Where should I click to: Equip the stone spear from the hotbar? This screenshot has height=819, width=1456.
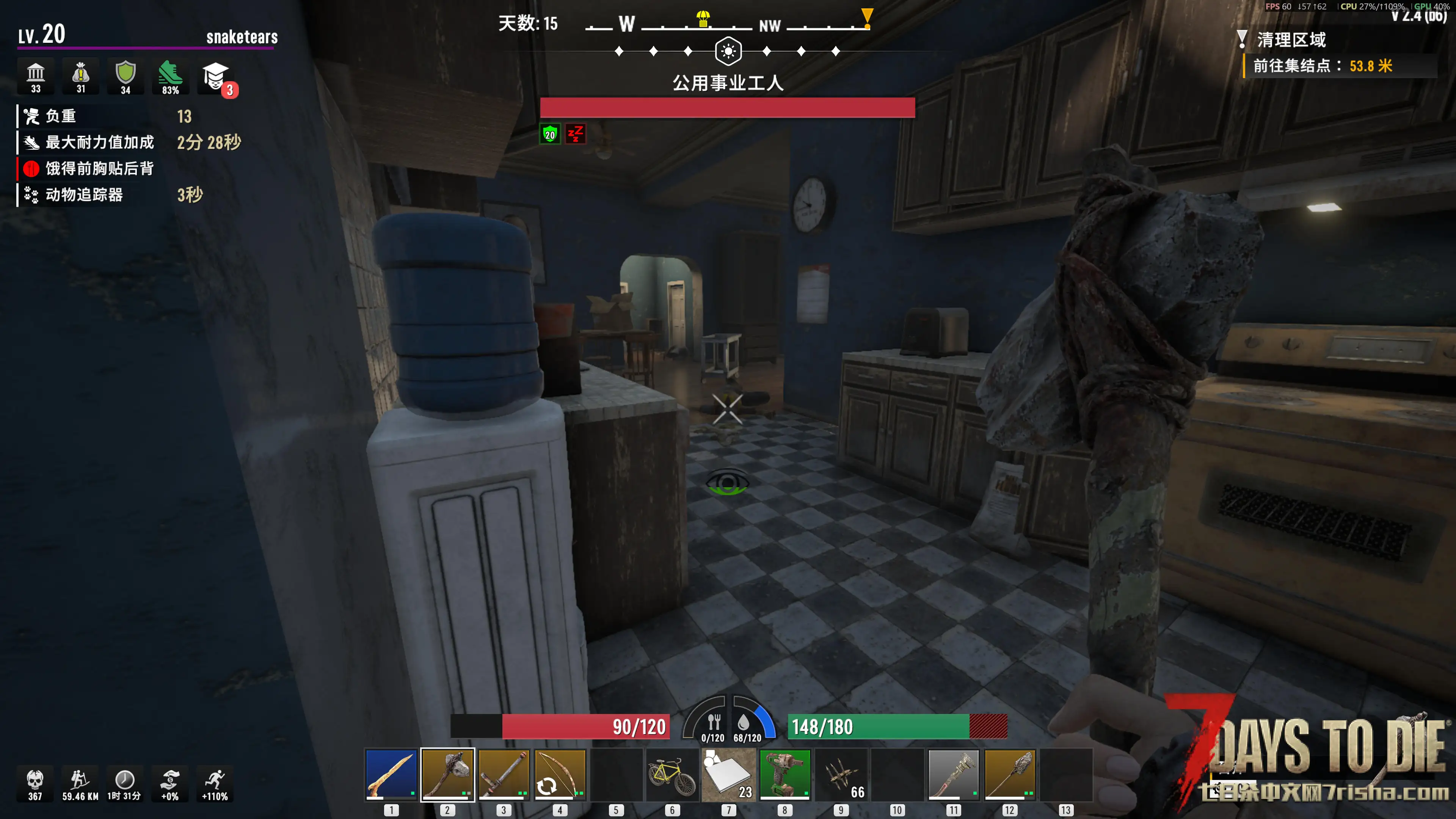(1009, 774)
